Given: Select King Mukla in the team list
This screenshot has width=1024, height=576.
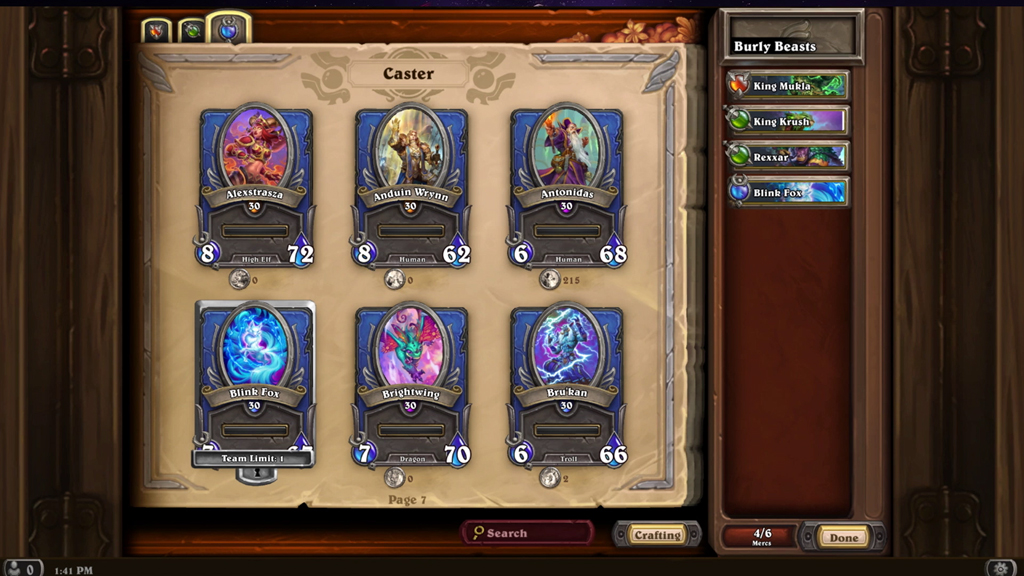Looking at the screenshot, I should (x=788, y=86).
